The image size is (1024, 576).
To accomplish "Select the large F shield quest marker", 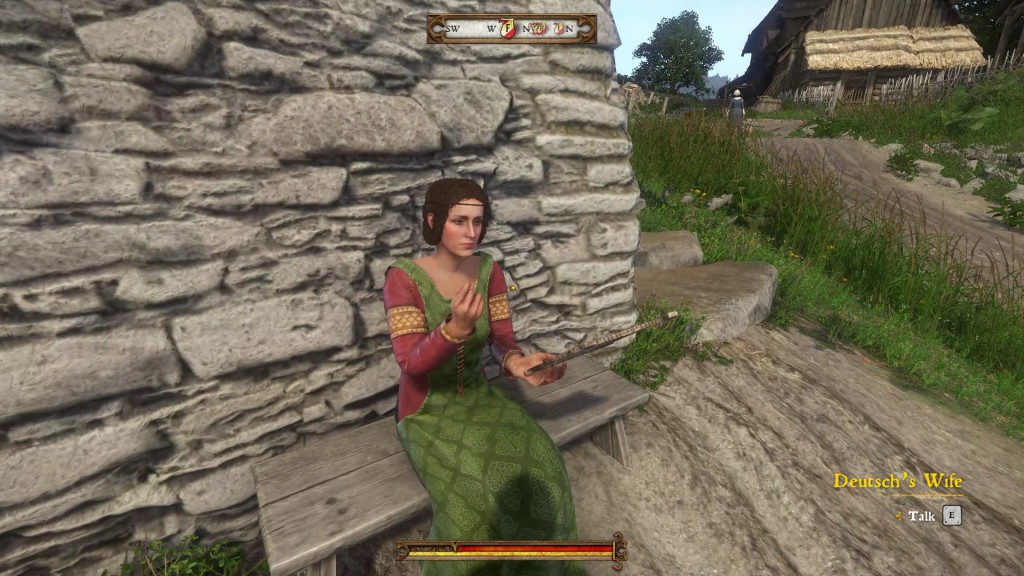I will pos(506,29).
